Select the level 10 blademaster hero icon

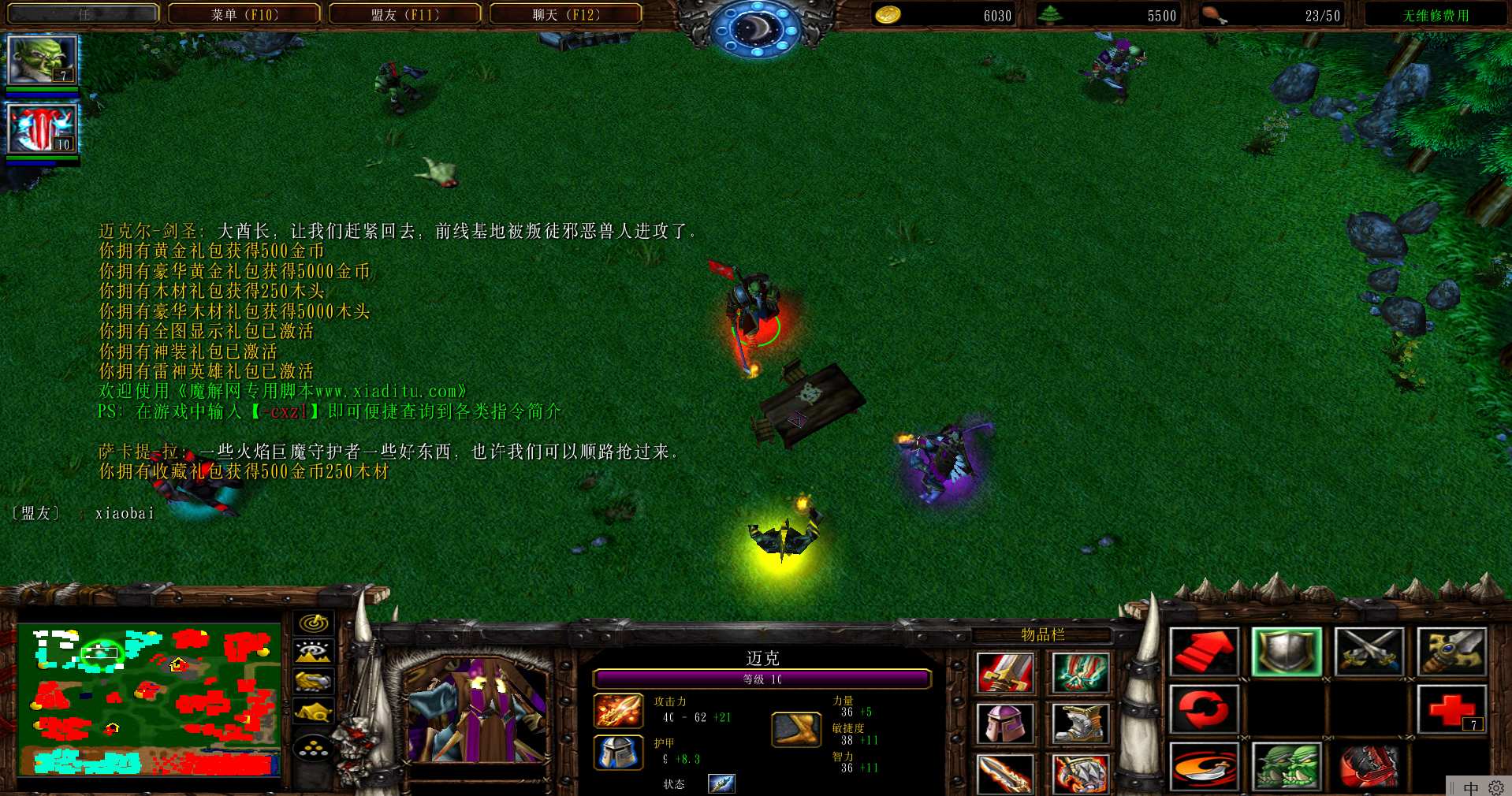coord(43,128)
